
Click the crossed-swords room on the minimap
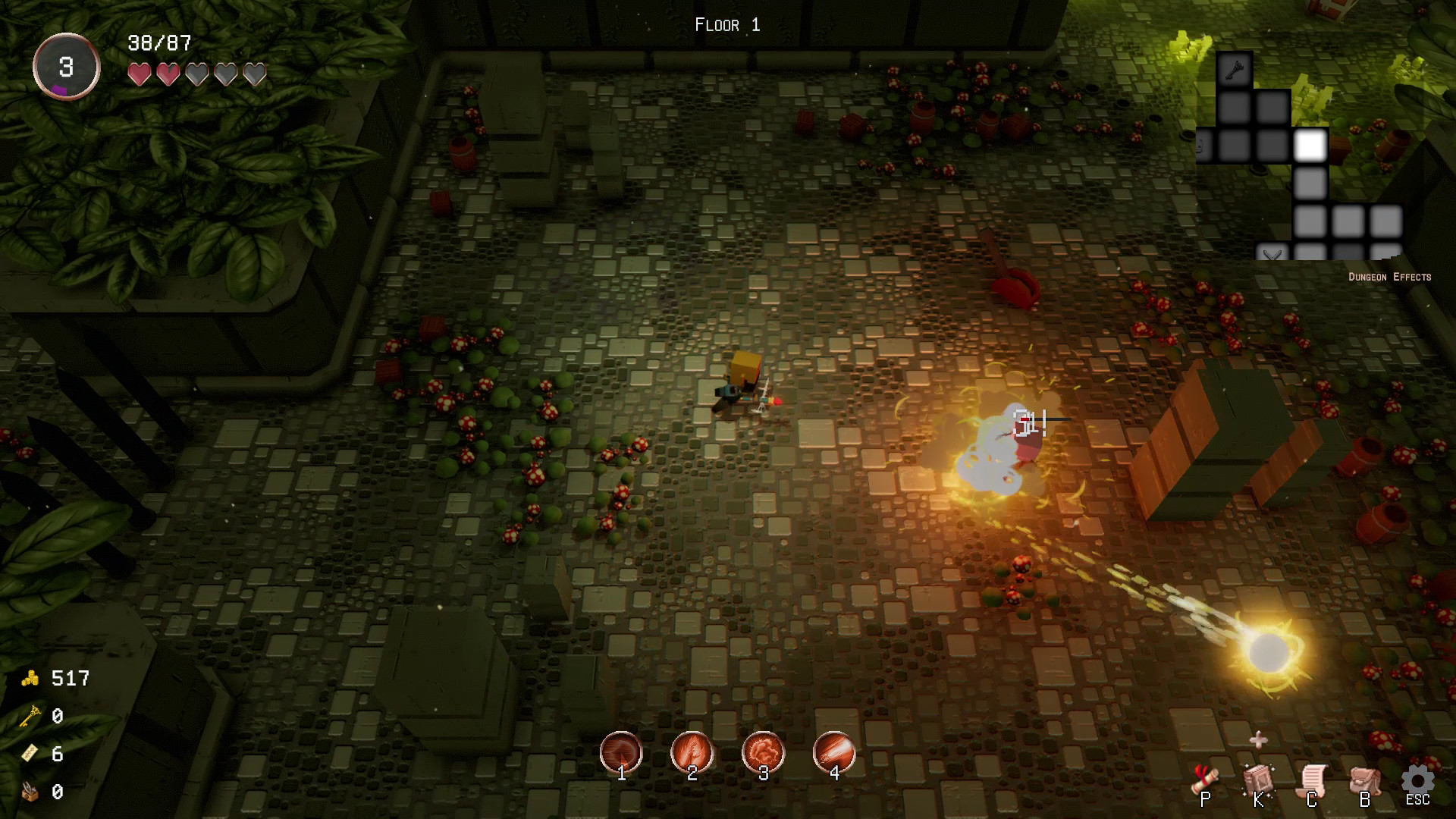[1272, 254]
